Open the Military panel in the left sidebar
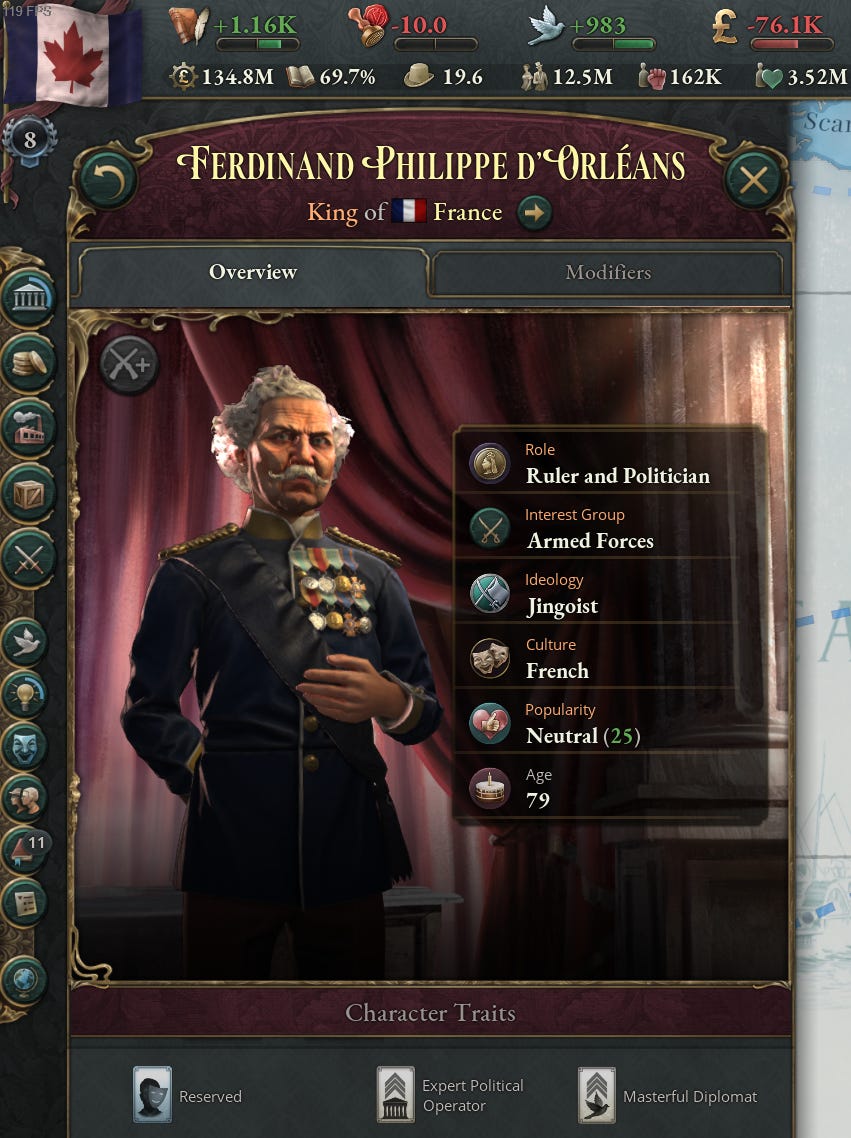 [x=29, y=557]
